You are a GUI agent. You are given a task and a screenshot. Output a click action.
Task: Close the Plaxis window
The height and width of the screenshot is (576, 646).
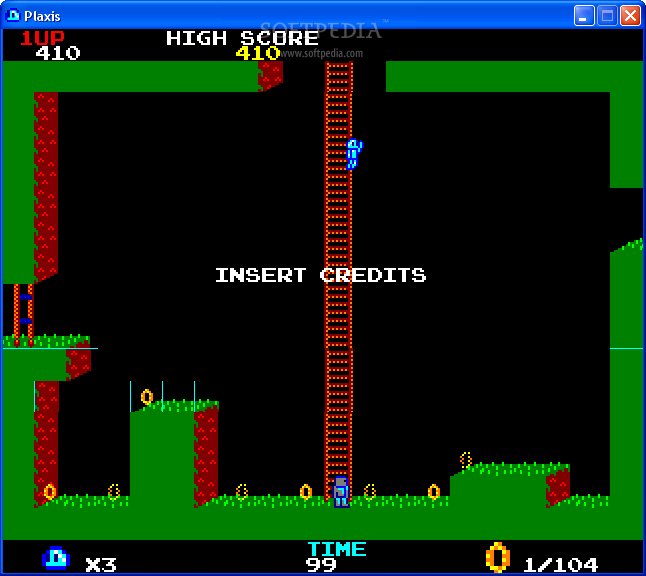tap(630, 15)
